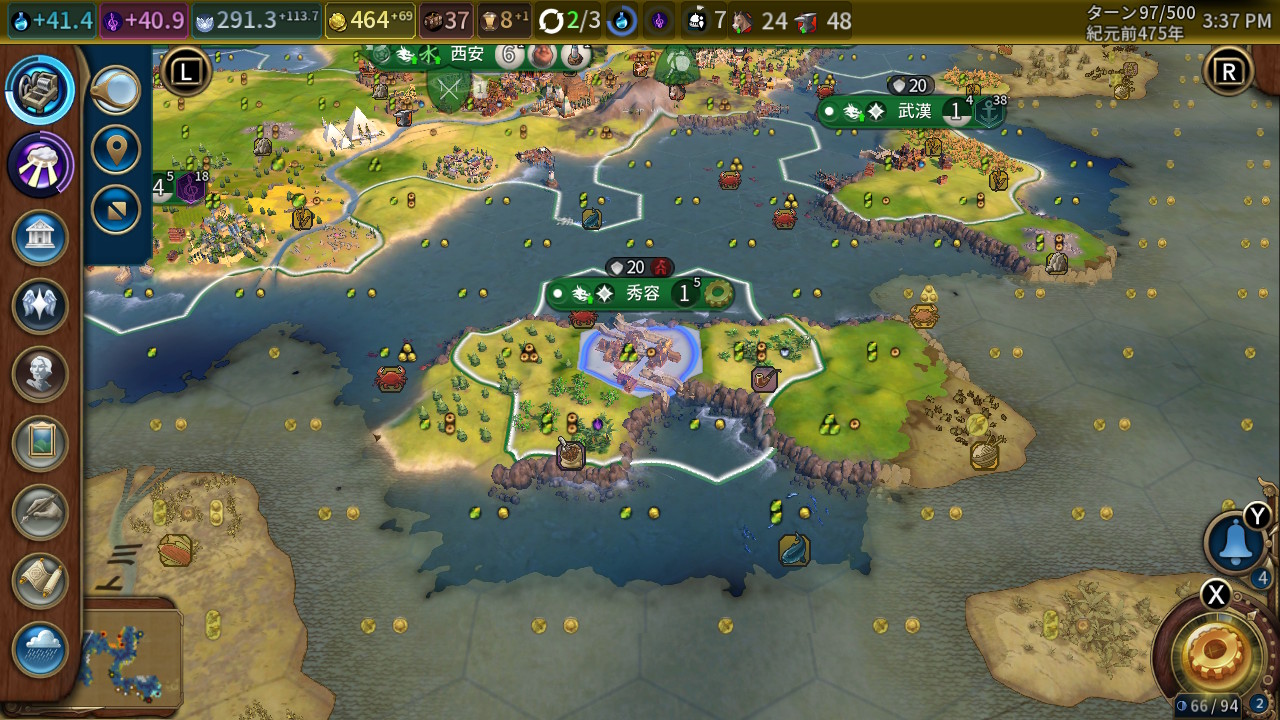The width and height of the screenshot is (1280, 720).
Task: Toggle the map lens options button
Action: [x=116, y=210]
